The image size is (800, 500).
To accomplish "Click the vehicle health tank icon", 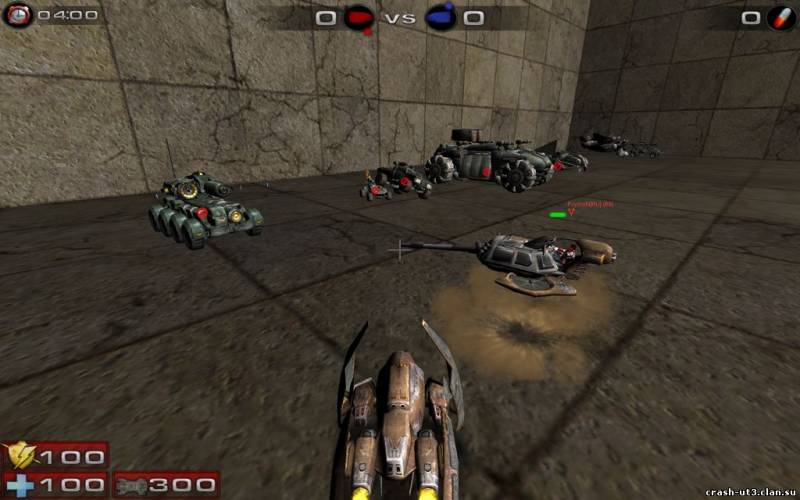I will [134, 485].
